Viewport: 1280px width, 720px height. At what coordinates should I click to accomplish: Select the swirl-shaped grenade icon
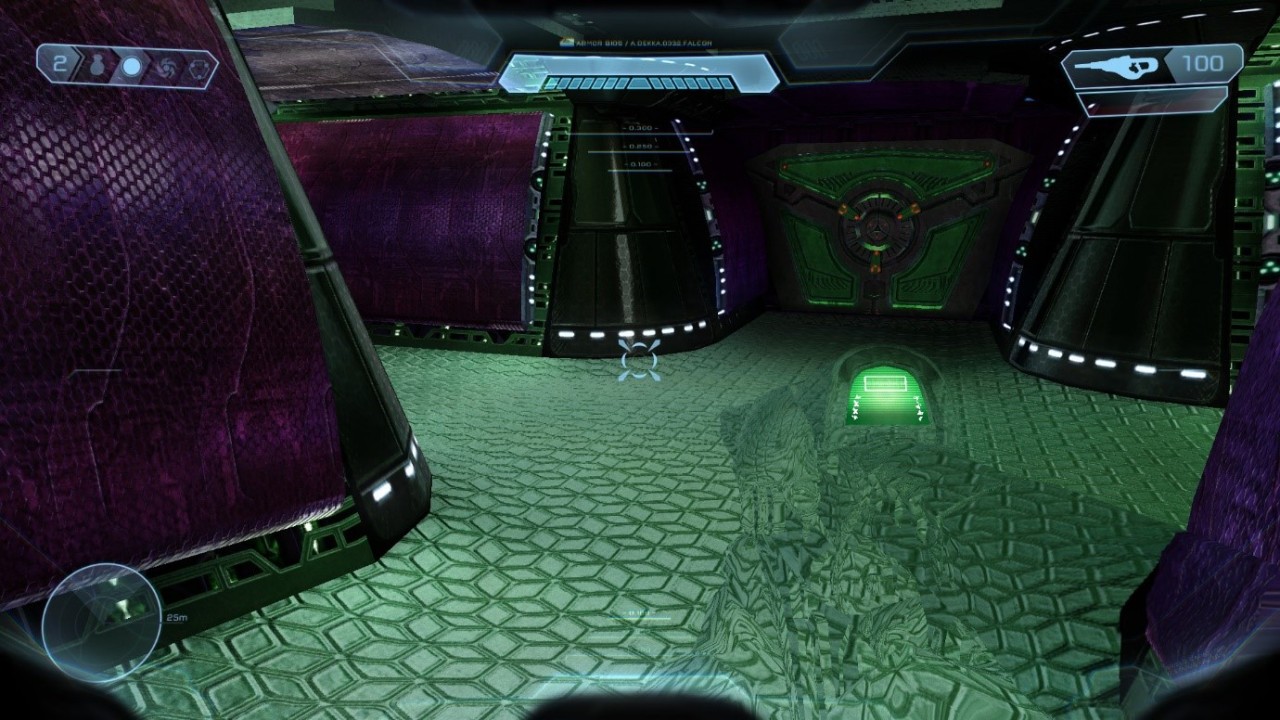tap(165, 67)
